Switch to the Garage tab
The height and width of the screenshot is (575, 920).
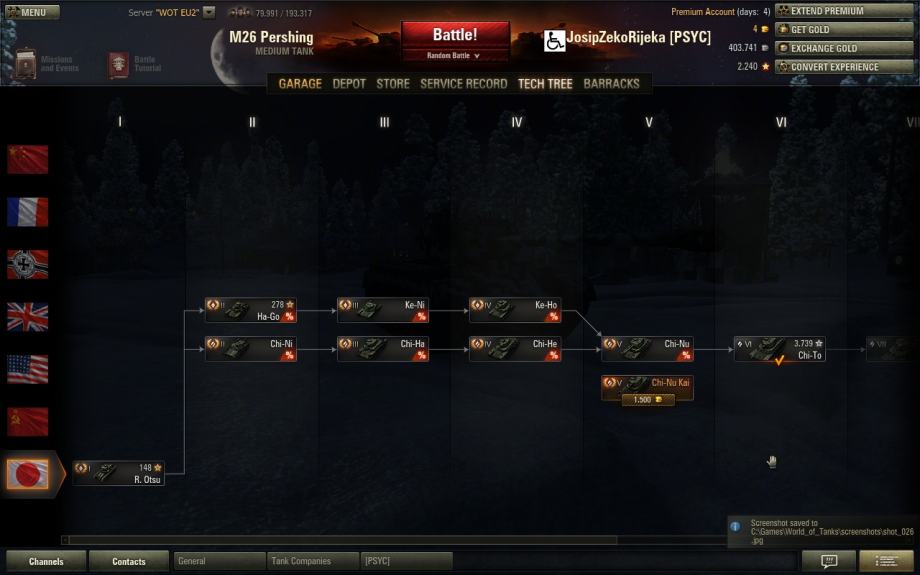pyautogui.click(x=300, y=84)
